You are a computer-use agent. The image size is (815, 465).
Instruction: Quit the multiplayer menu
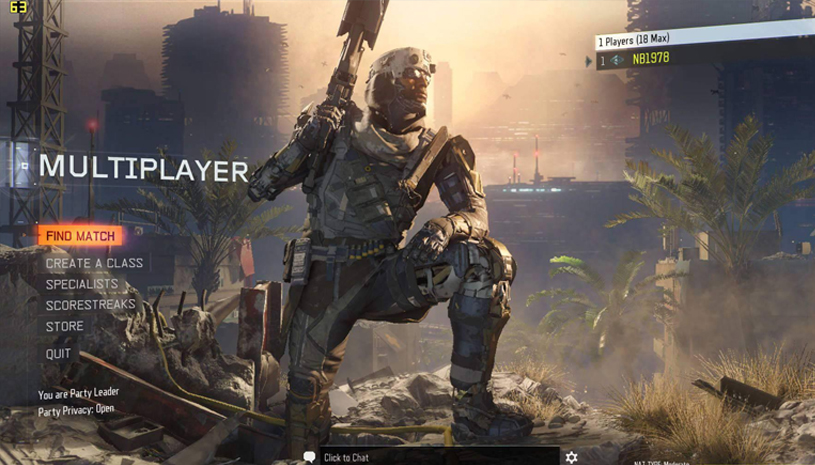[x=59, y=354]
